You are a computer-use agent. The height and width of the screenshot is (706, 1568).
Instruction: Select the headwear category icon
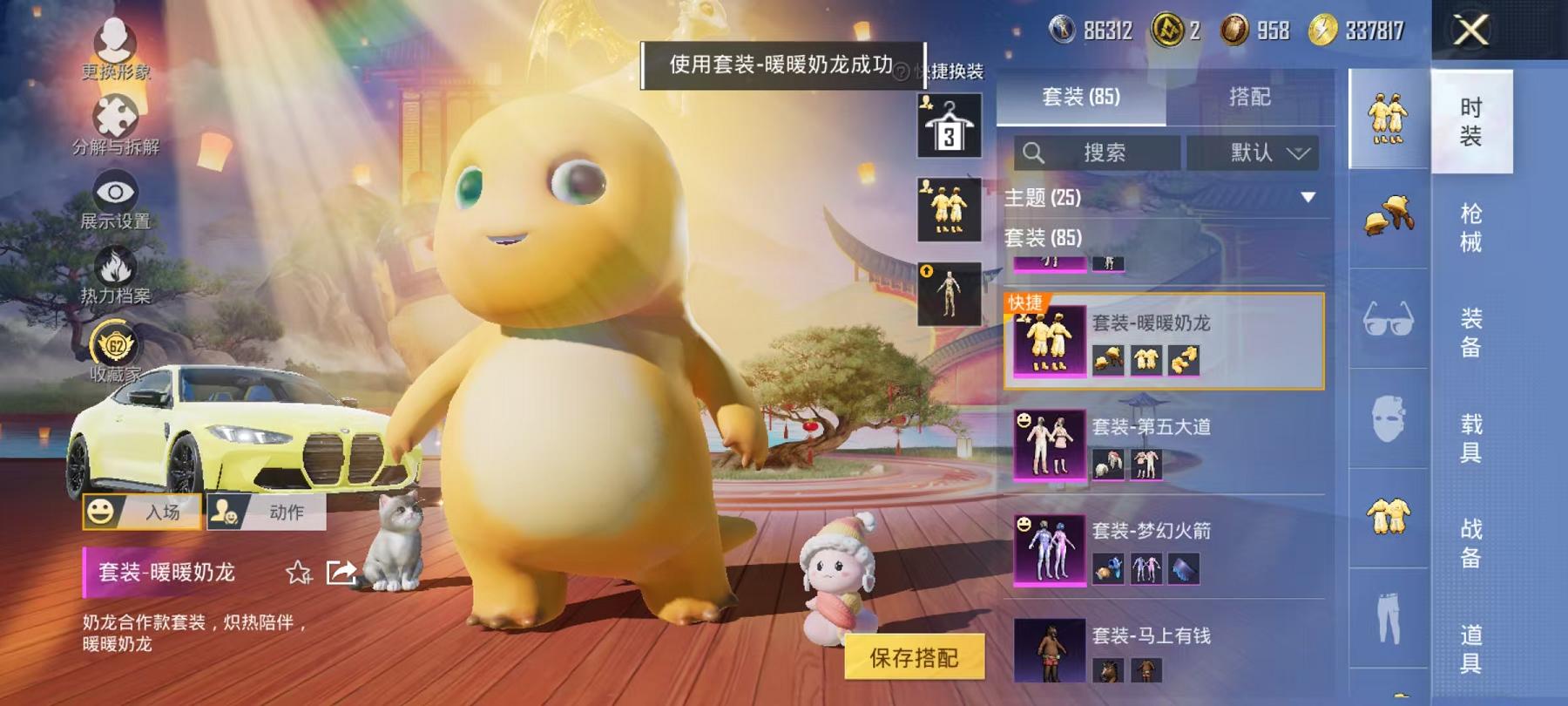[x=1388, y=216]
